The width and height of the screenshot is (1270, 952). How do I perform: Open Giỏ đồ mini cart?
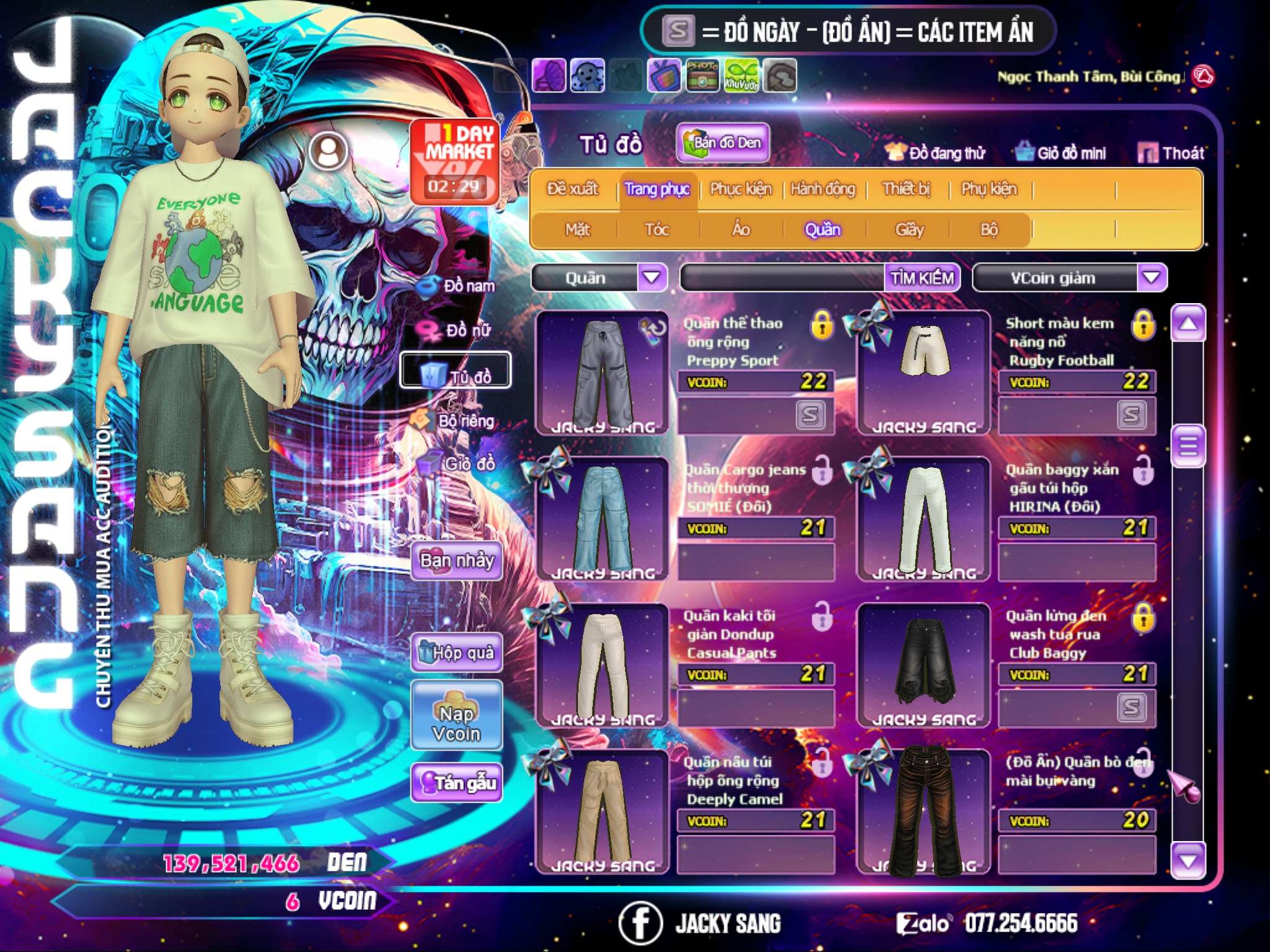tap(1061, 153)
